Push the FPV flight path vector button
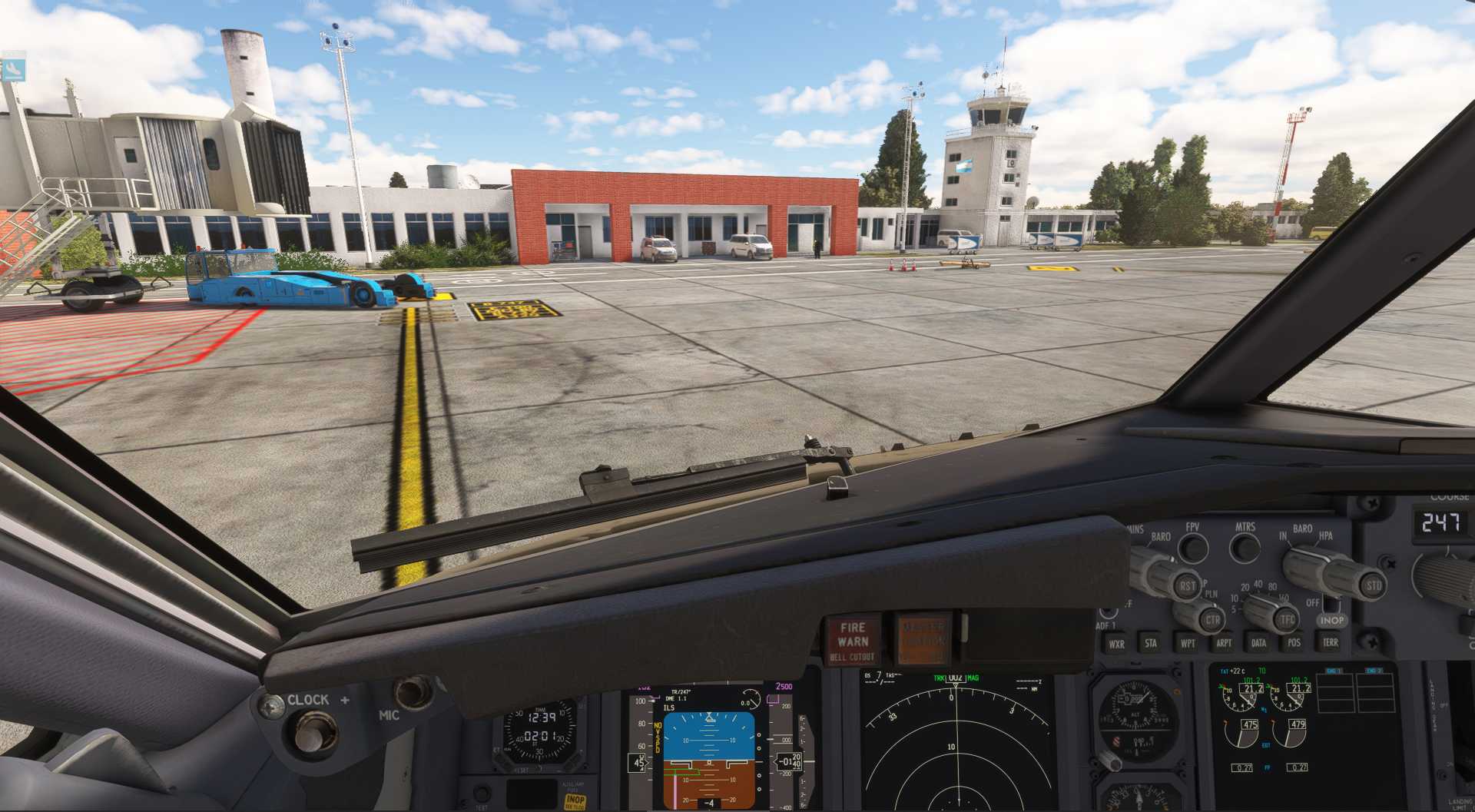The image size is (1475, 812). click(x=1192, y=547)
